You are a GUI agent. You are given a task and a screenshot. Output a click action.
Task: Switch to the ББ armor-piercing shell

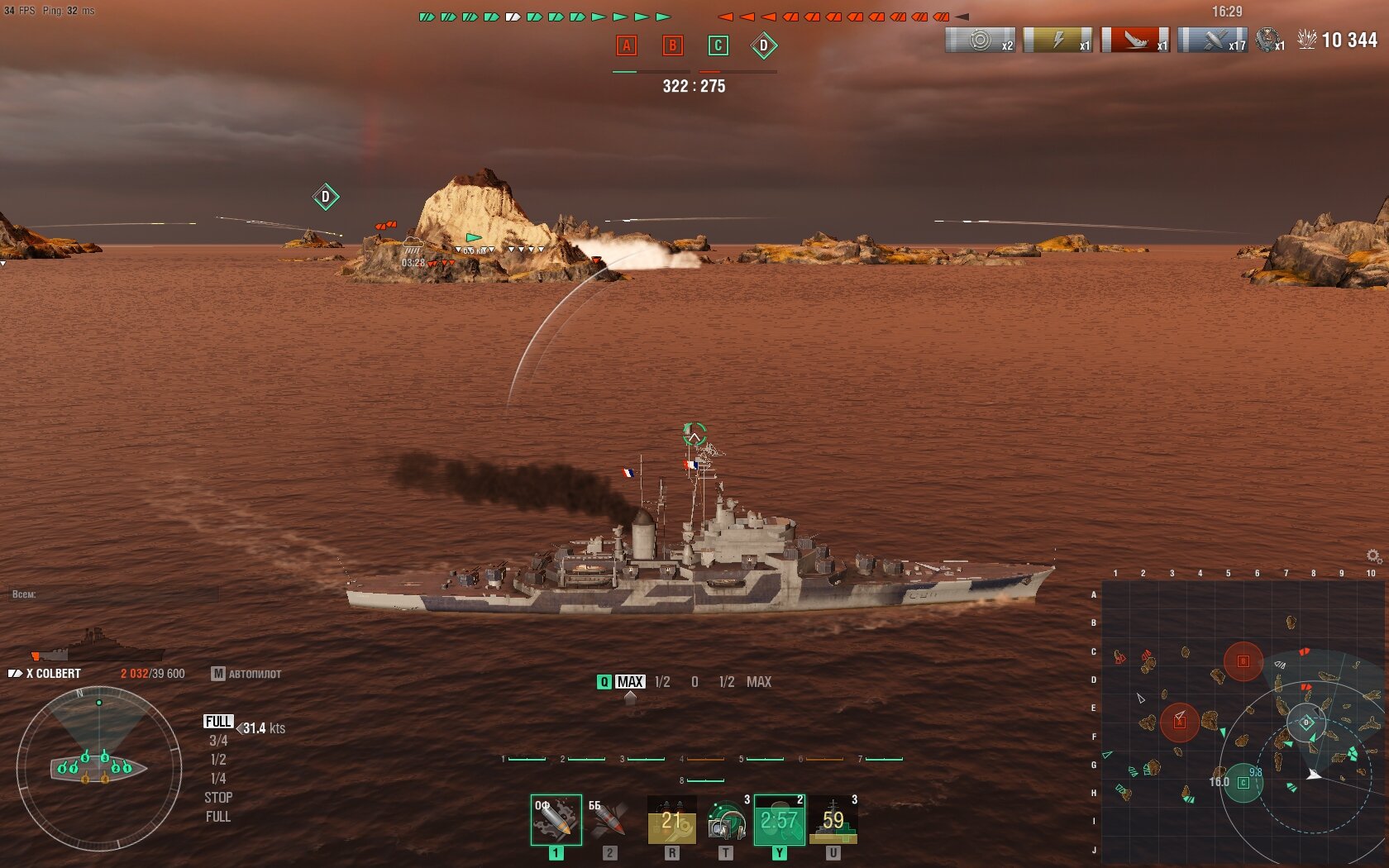pos(609,819)
